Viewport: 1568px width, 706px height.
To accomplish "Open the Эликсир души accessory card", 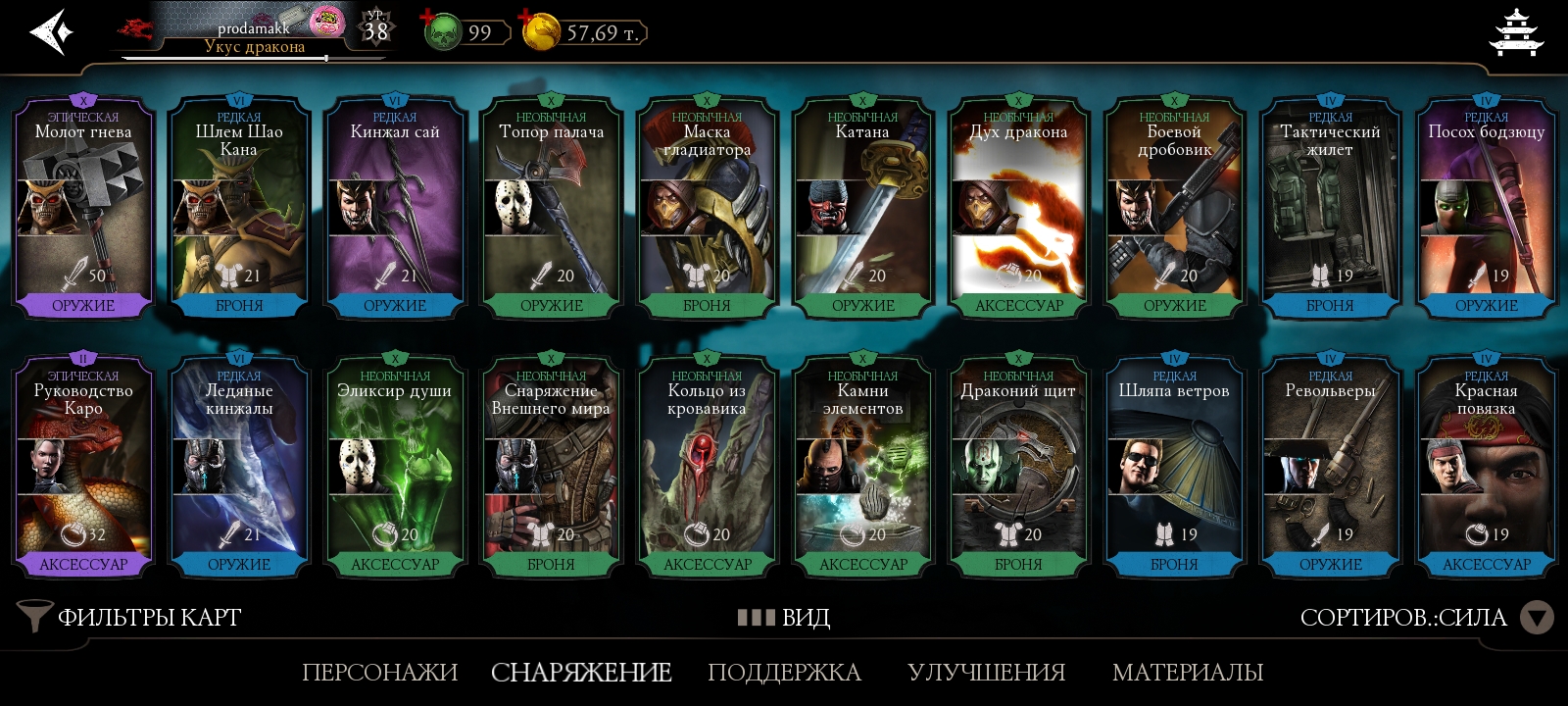I will tap(395, 467).
